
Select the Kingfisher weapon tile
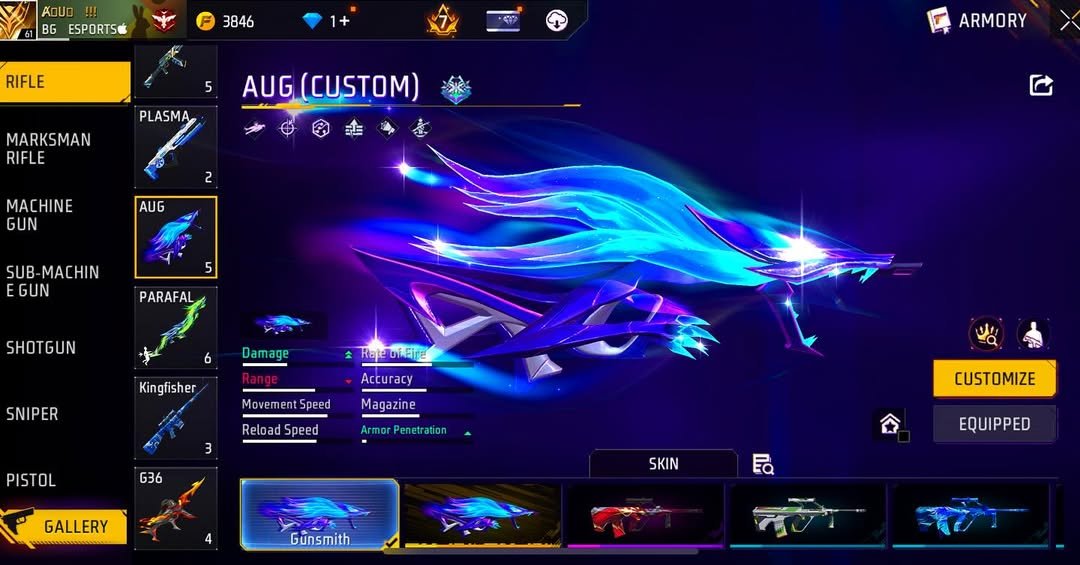tap(176, 418)
